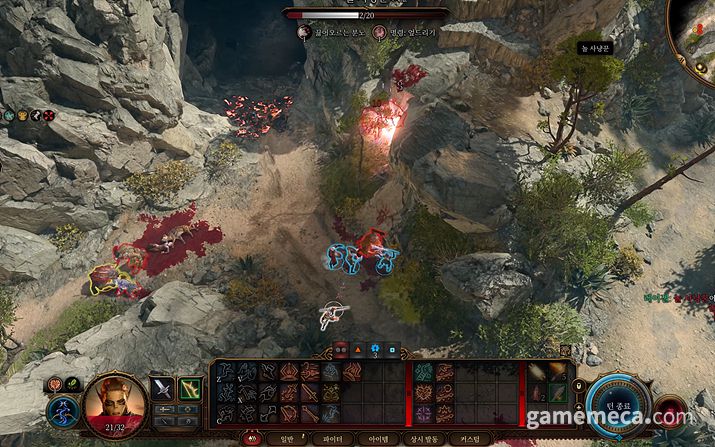The width and height of the screenshot is (715, 447).
Task: Select the 아이템 hotbar tab
Action: [x=377, y=439]
